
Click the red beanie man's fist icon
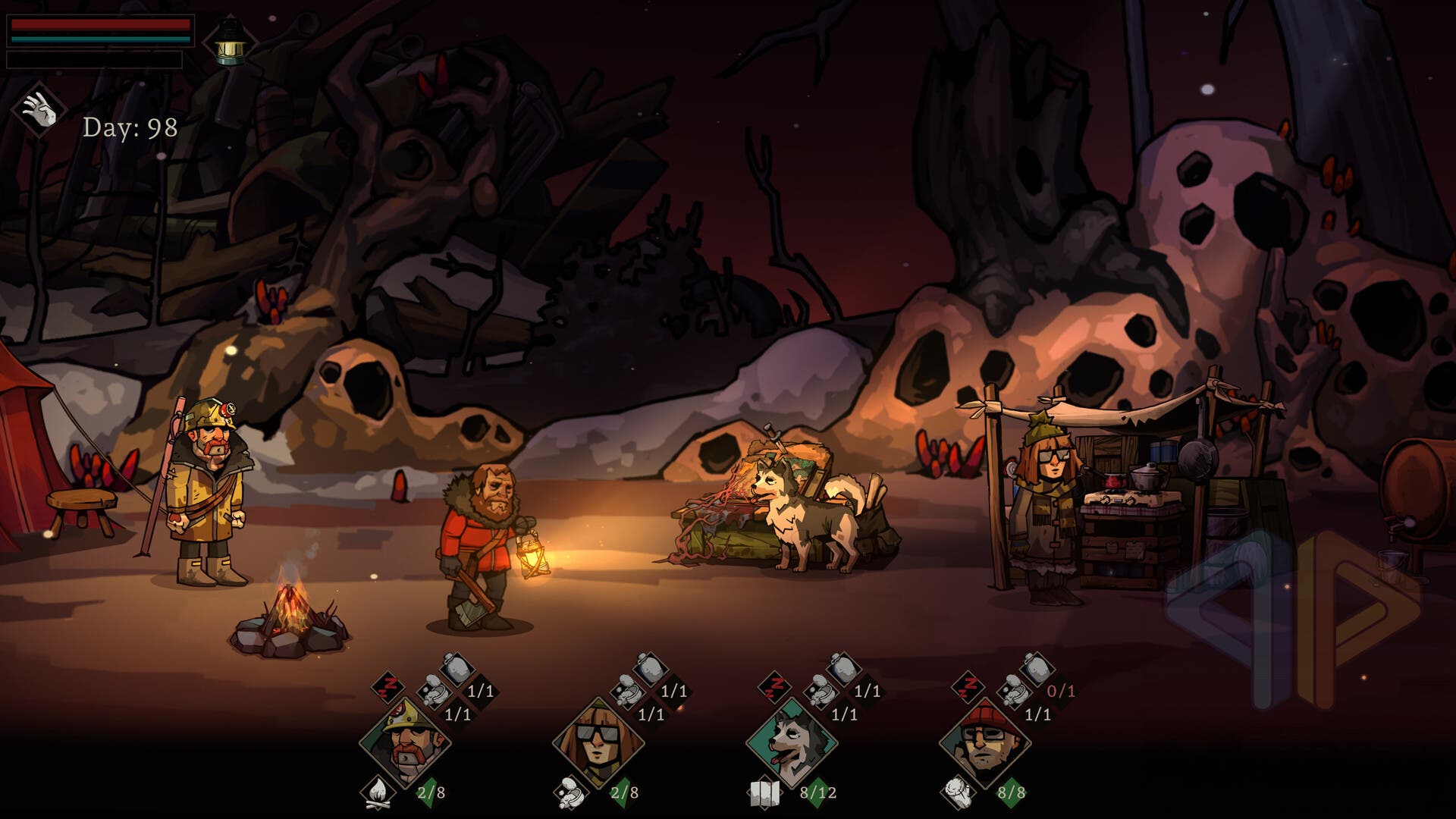click(957, 792)
